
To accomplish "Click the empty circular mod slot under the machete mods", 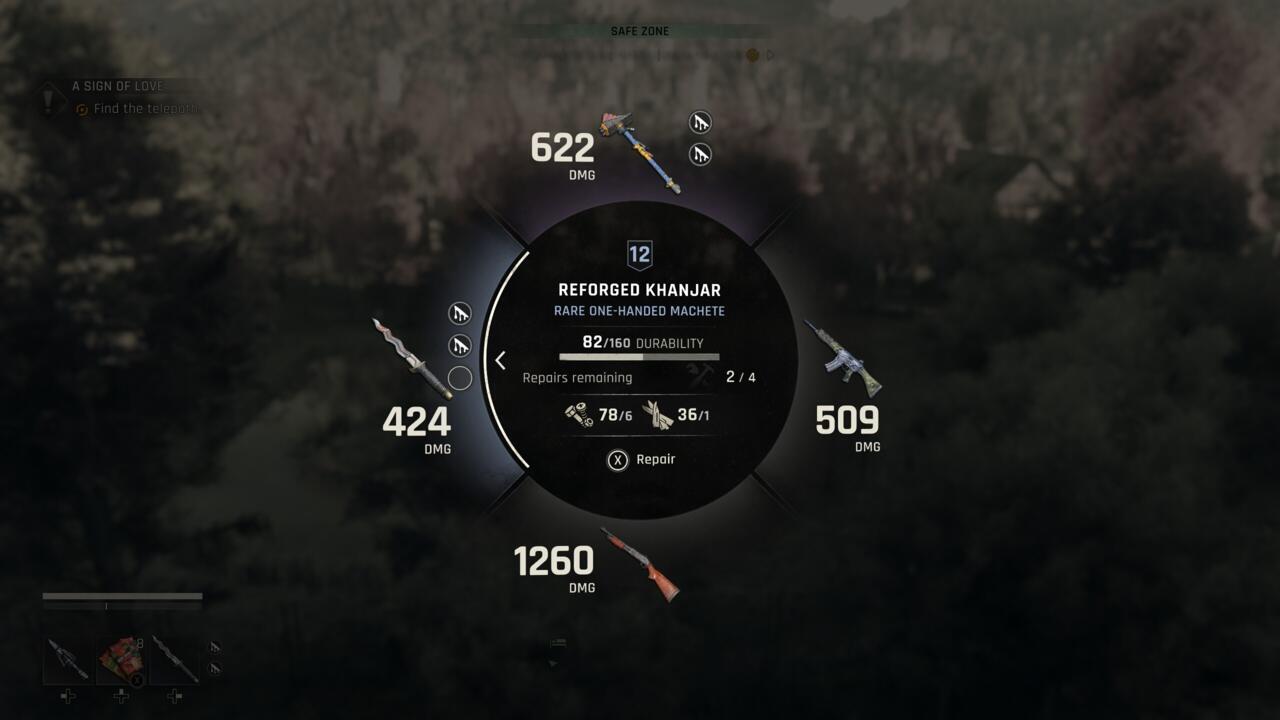I will point(459,378).
